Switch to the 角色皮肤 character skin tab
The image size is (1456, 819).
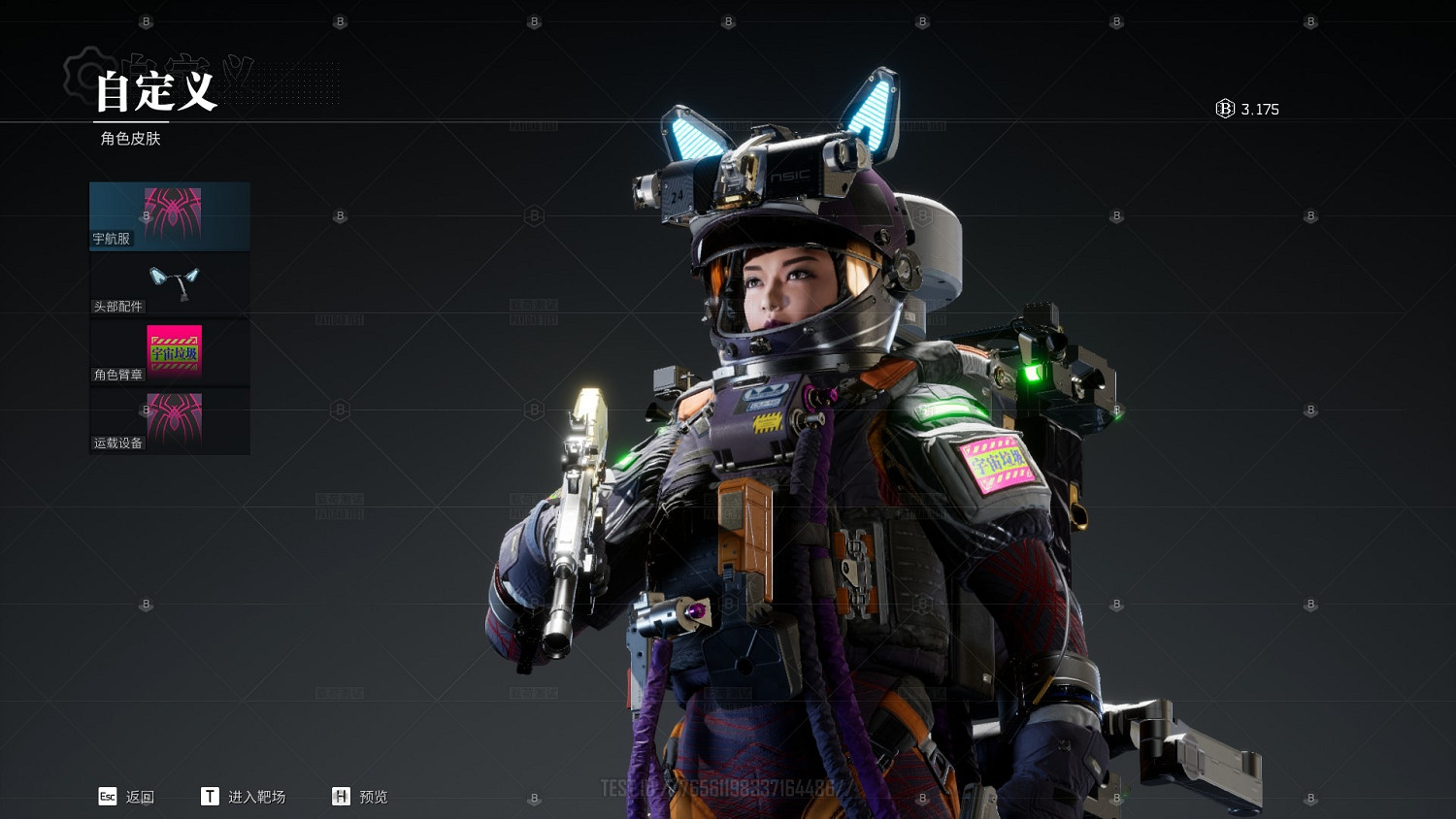[x=131, y=139]
